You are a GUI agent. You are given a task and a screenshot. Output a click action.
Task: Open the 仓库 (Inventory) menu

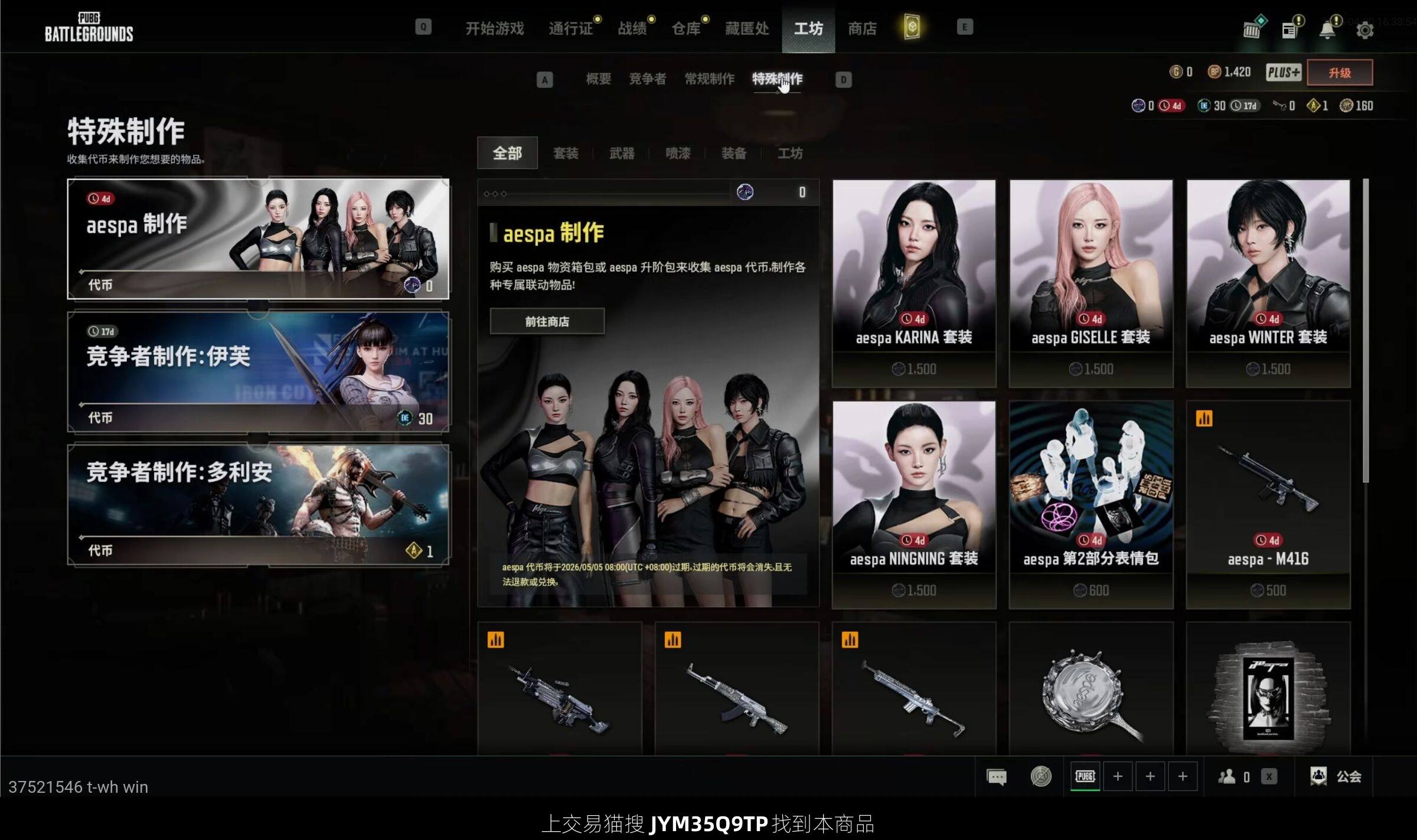click(686, 28)
